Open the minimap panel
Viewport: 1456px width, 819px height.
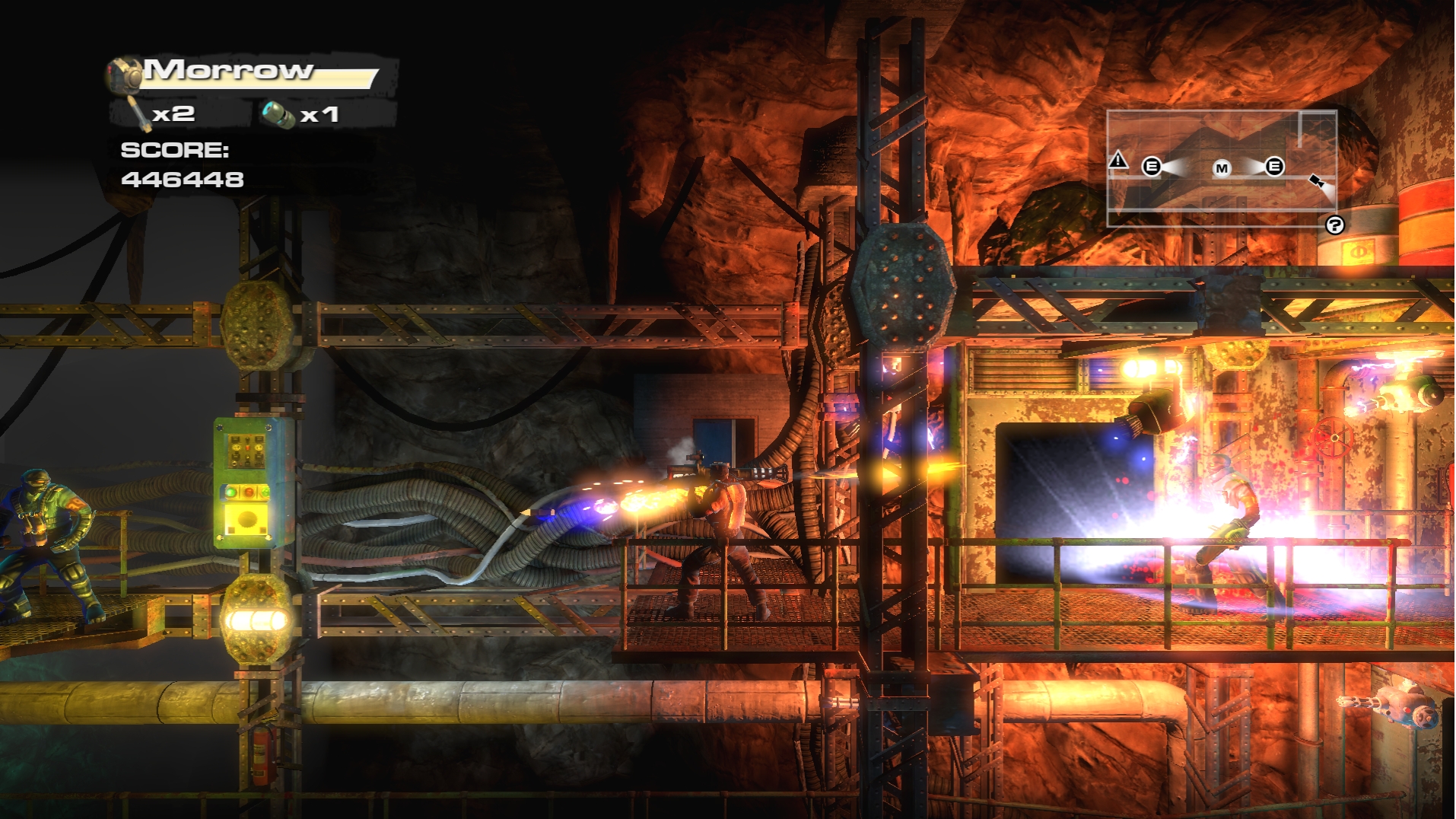1221,168
